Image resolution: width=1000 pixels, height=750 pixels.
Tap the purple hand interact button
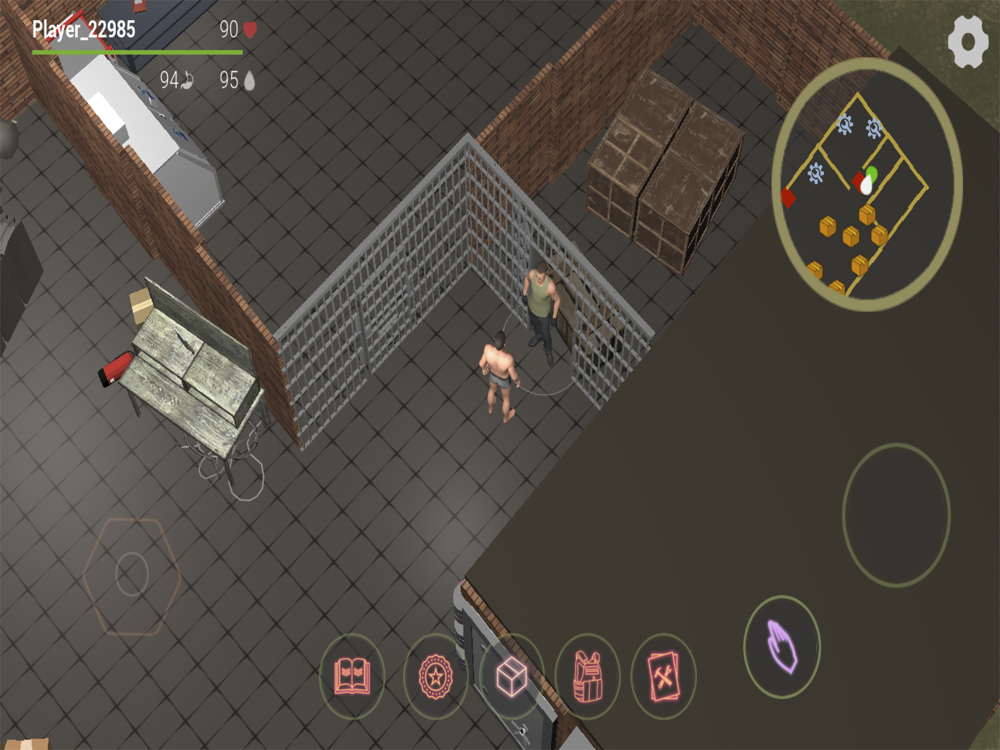point(782,647)
